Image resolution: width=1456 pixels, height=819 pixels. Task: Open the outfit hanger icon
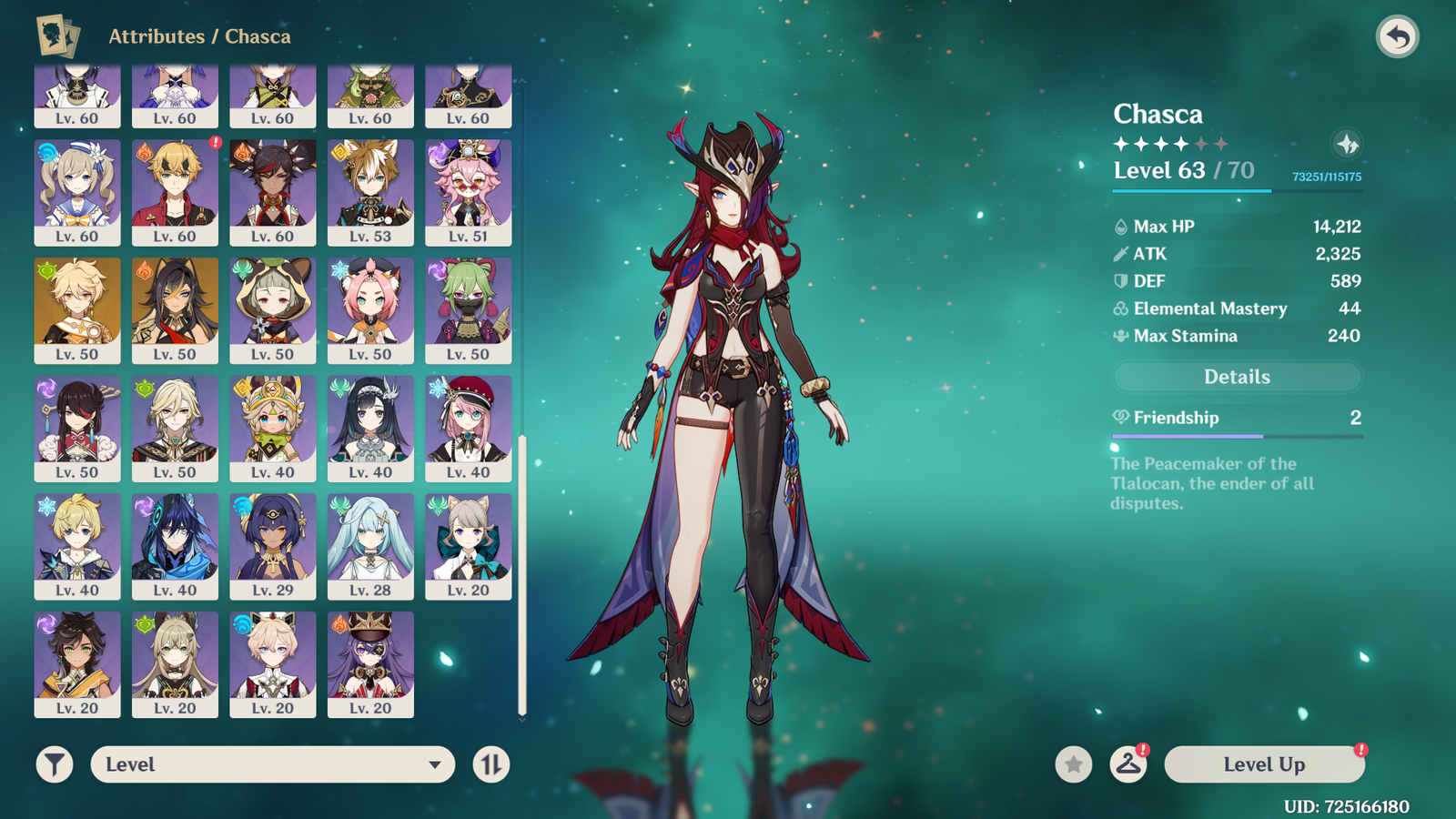[1128, 764]
